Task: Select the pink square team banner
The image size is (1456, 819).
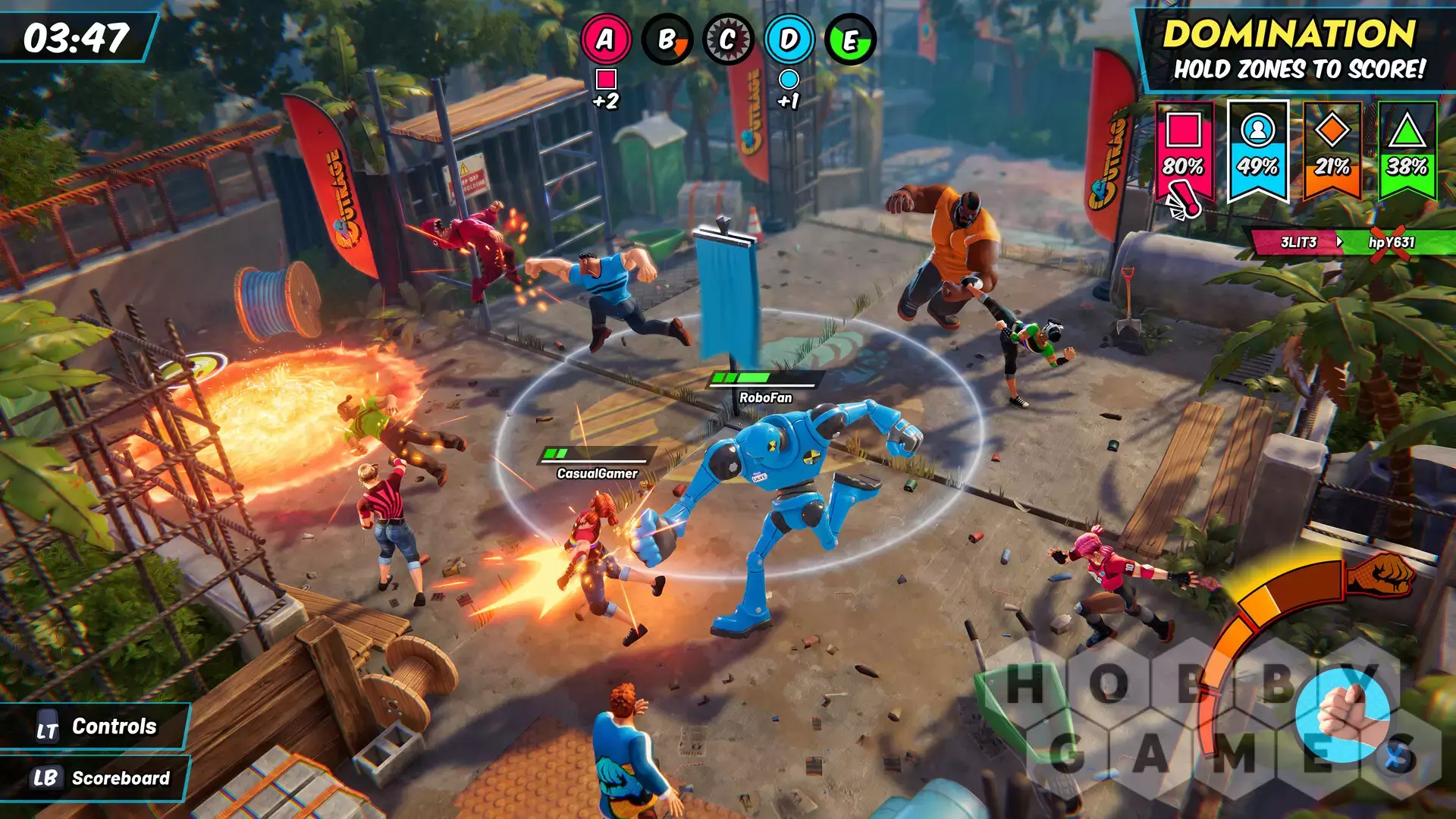Action: click(x=1183, y=150)
